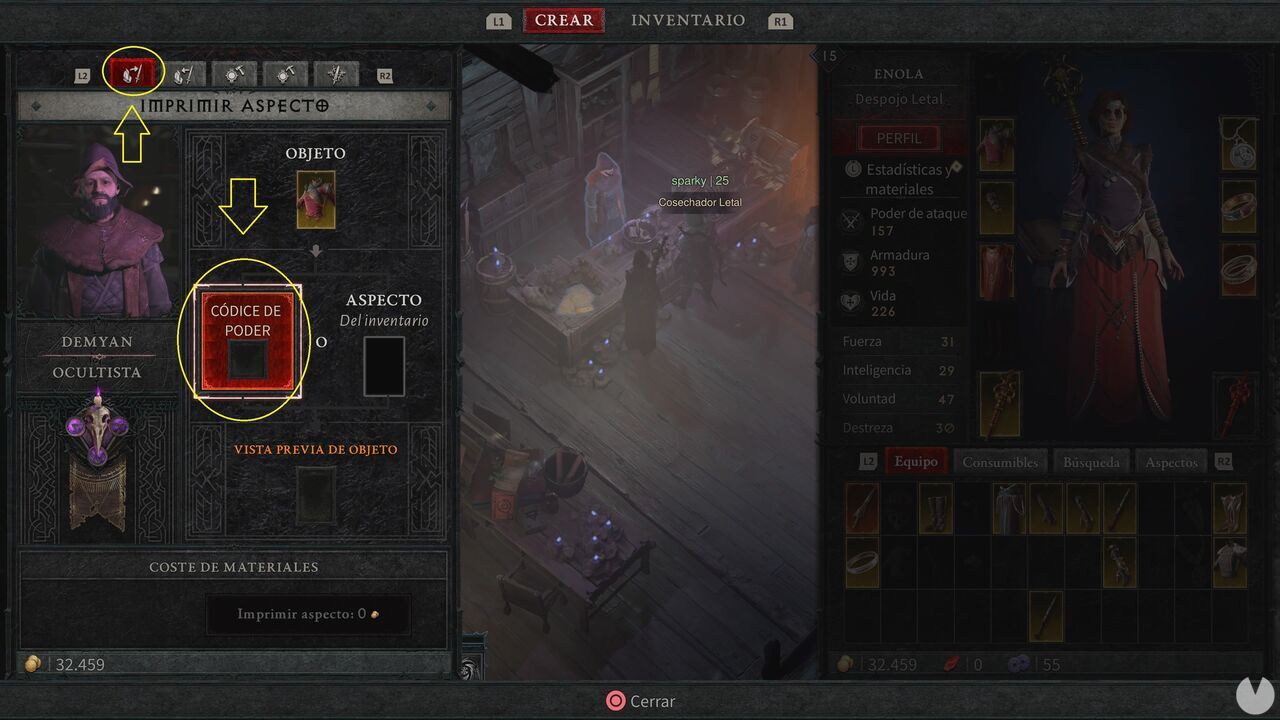This screenshot has height=720, width=1280.
Task: Open the third crafting hammer icon
Action: pyautogui.click(x=234, y=73)
